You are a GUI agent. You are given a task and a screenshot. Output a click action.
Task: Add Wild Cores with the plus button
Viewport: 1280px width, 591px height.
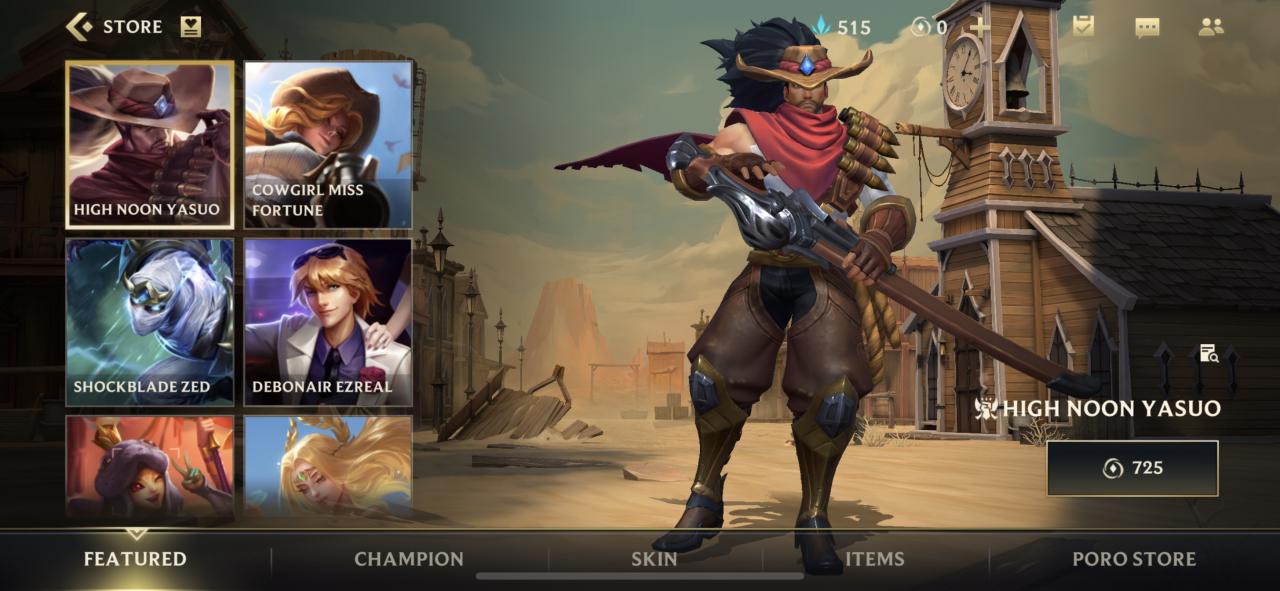coord(979,27)
